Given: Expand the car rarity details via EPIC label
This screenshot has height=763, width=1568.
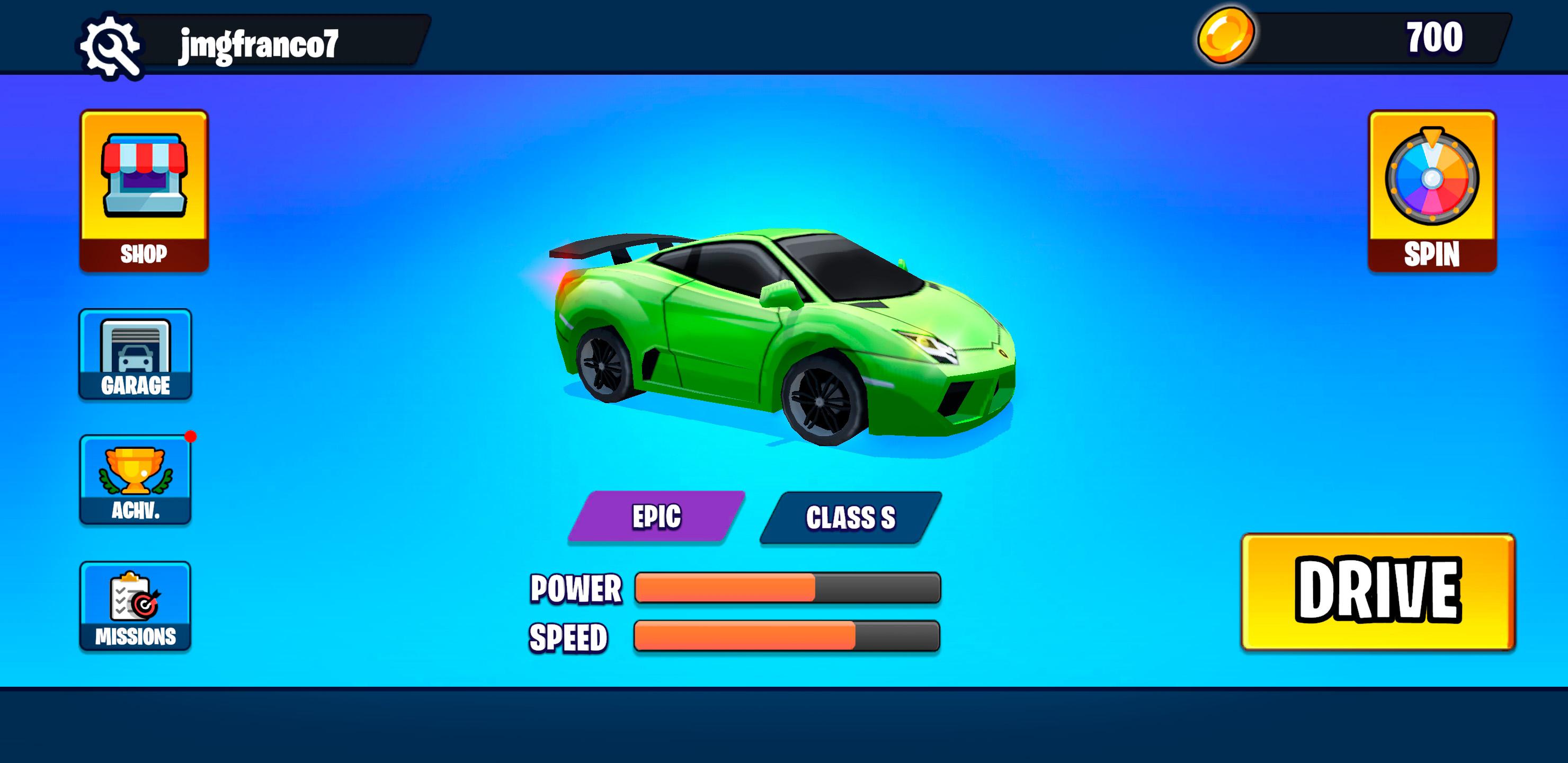Looking at the screenshot, I should (x=657, y=517).
